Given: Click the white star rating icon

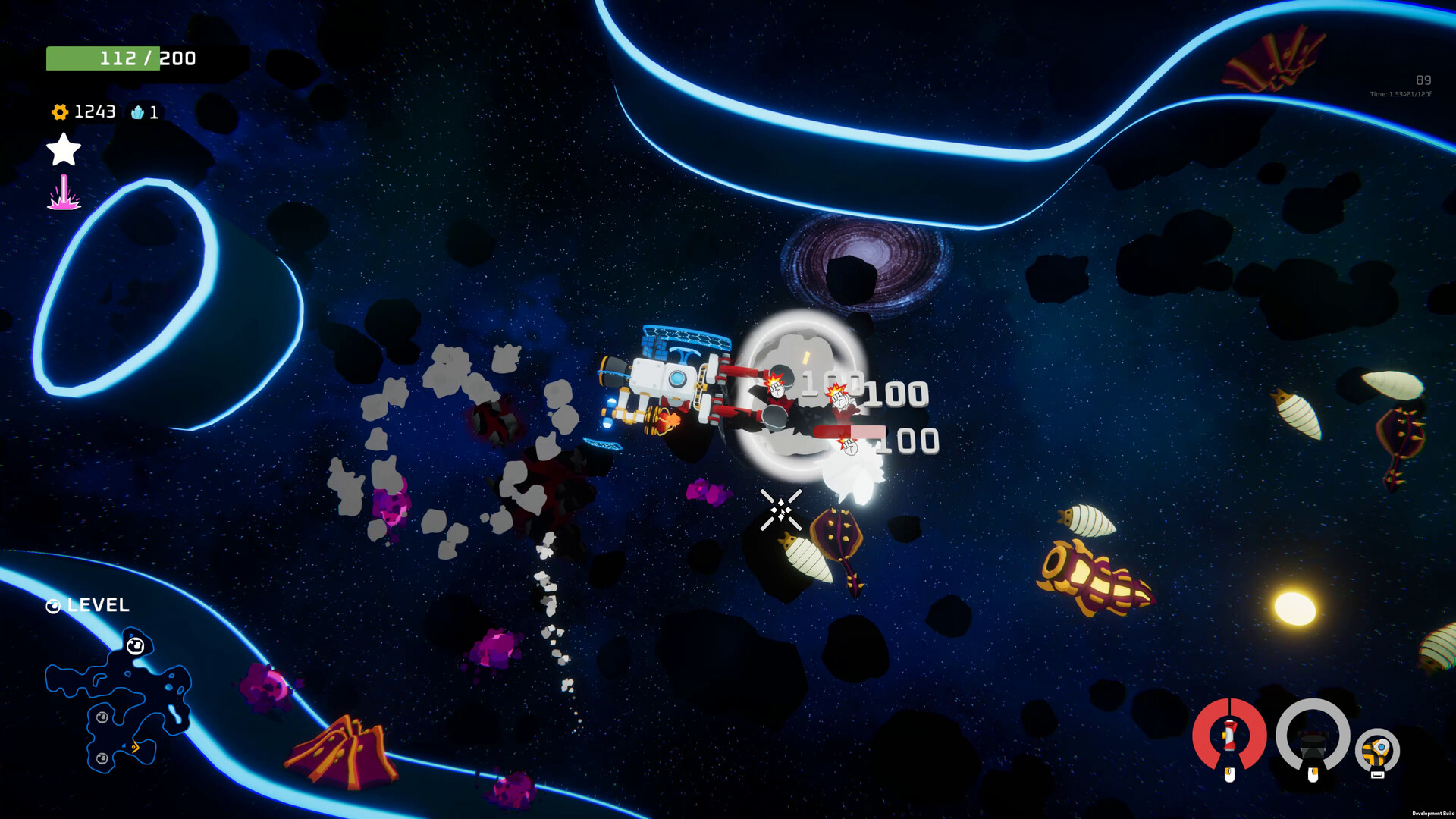Looking at the screenshot, I should tap(63, 150).
